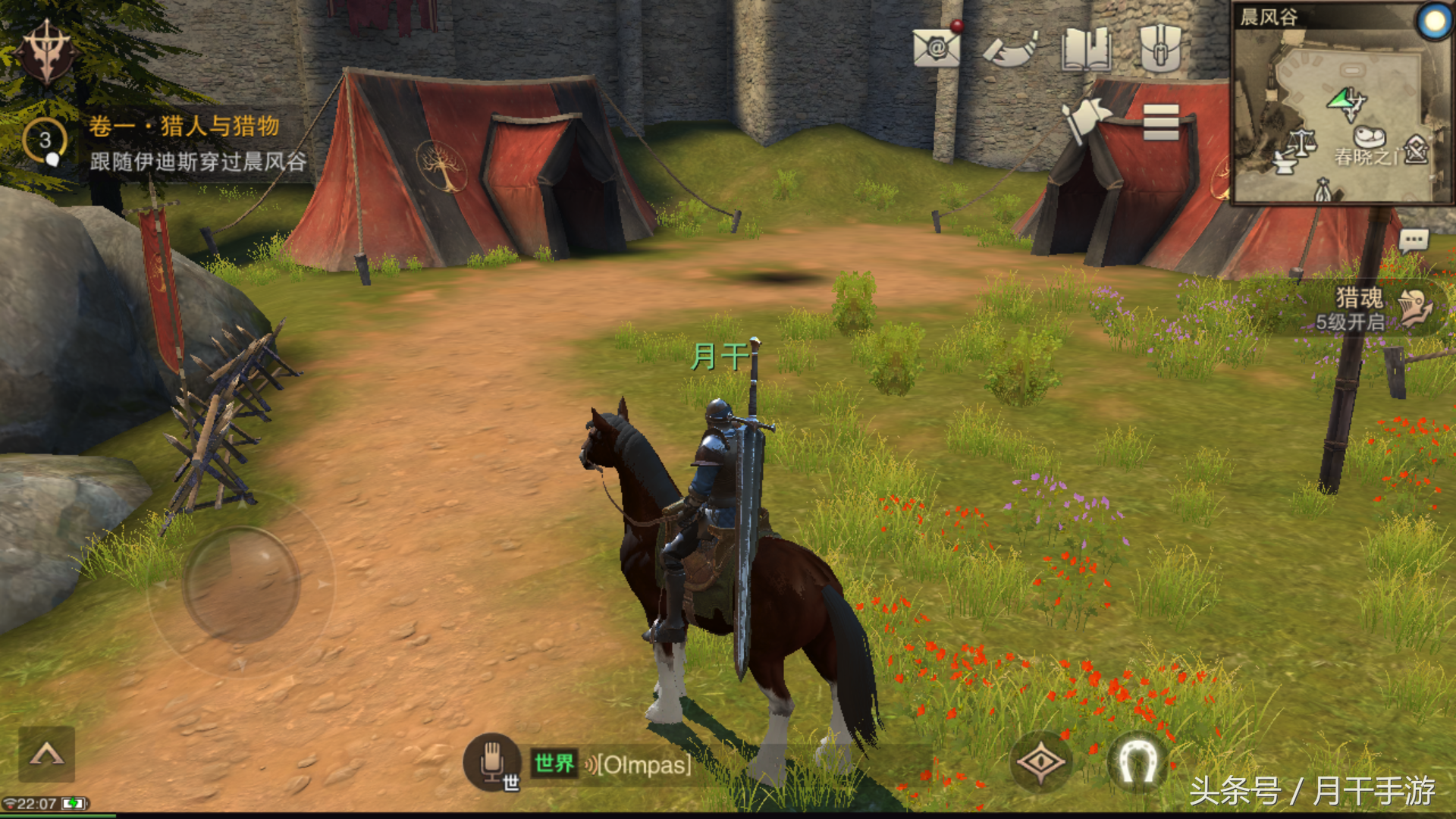Select the 世界 chat channel tag
Viewport: 1456px width, 819px height.
point(554,764)
